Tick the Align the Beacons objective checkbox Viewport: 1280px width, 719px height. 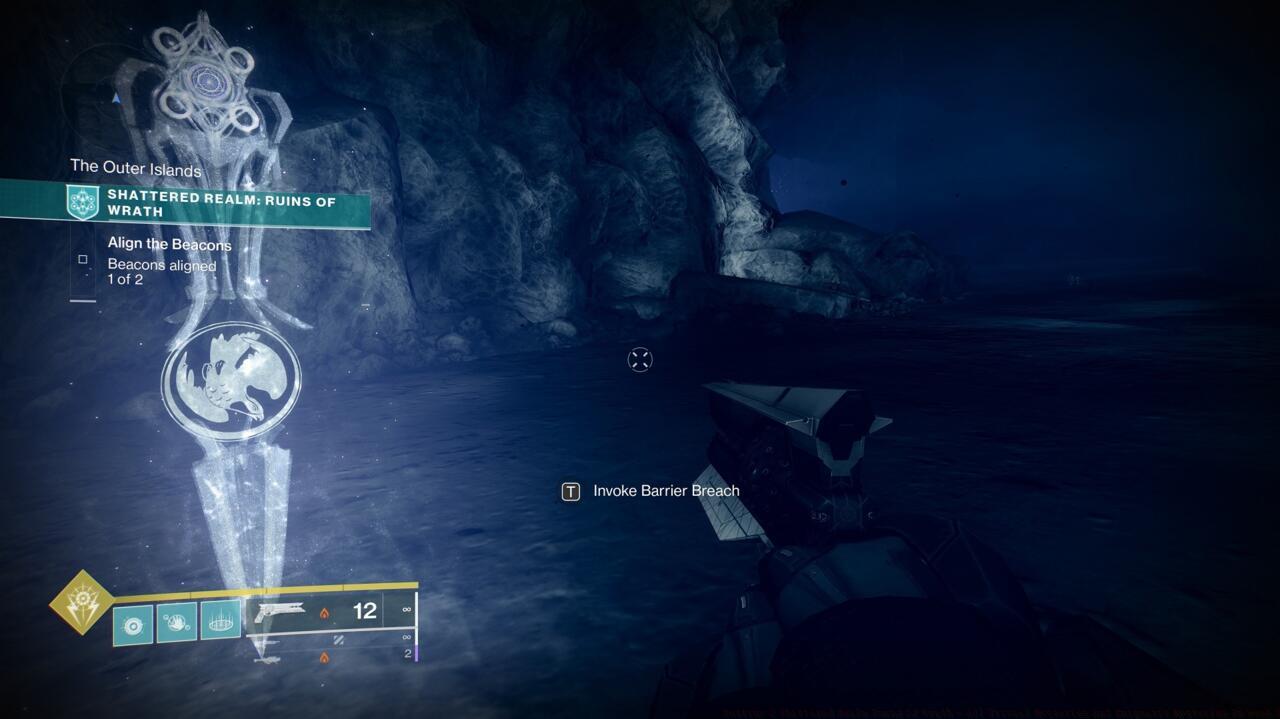[83, 260]
